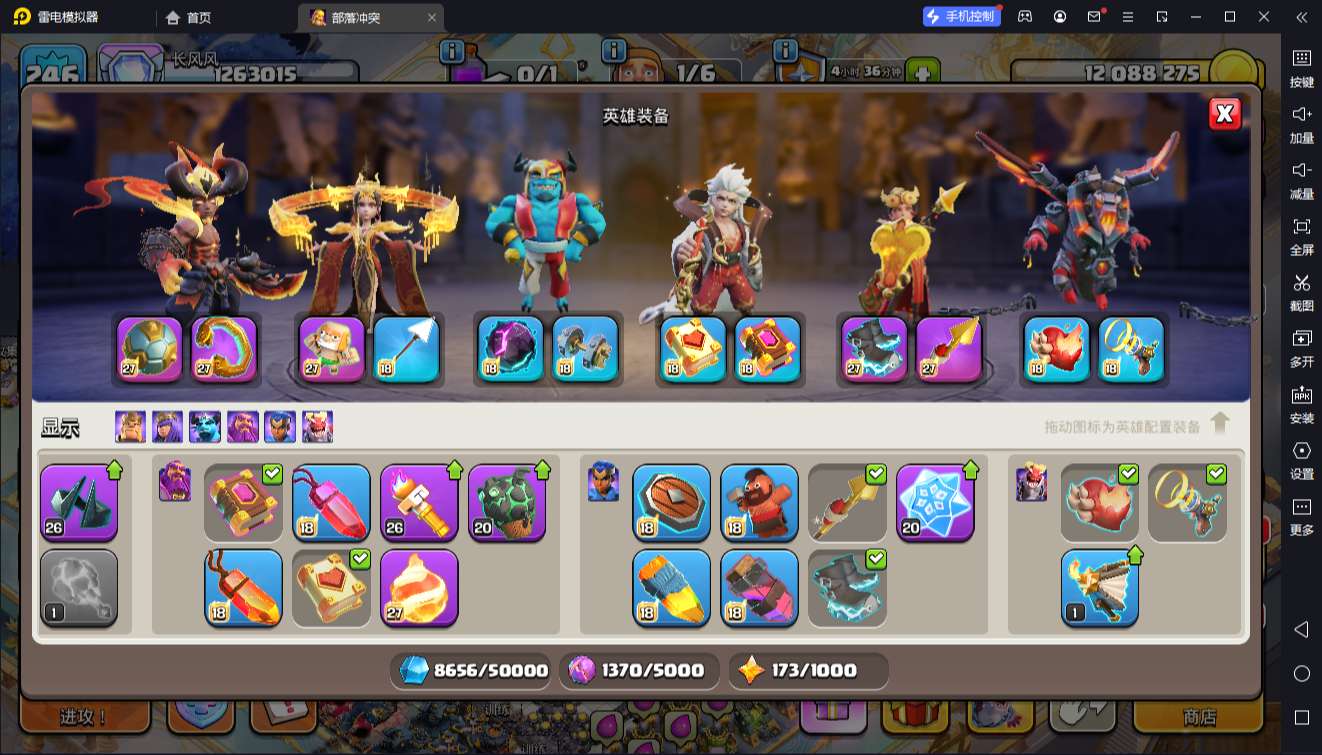Select the Lavaloon Puppet equipment
This screenshot has height=755, width=1322.
click(x=507, y=503)
